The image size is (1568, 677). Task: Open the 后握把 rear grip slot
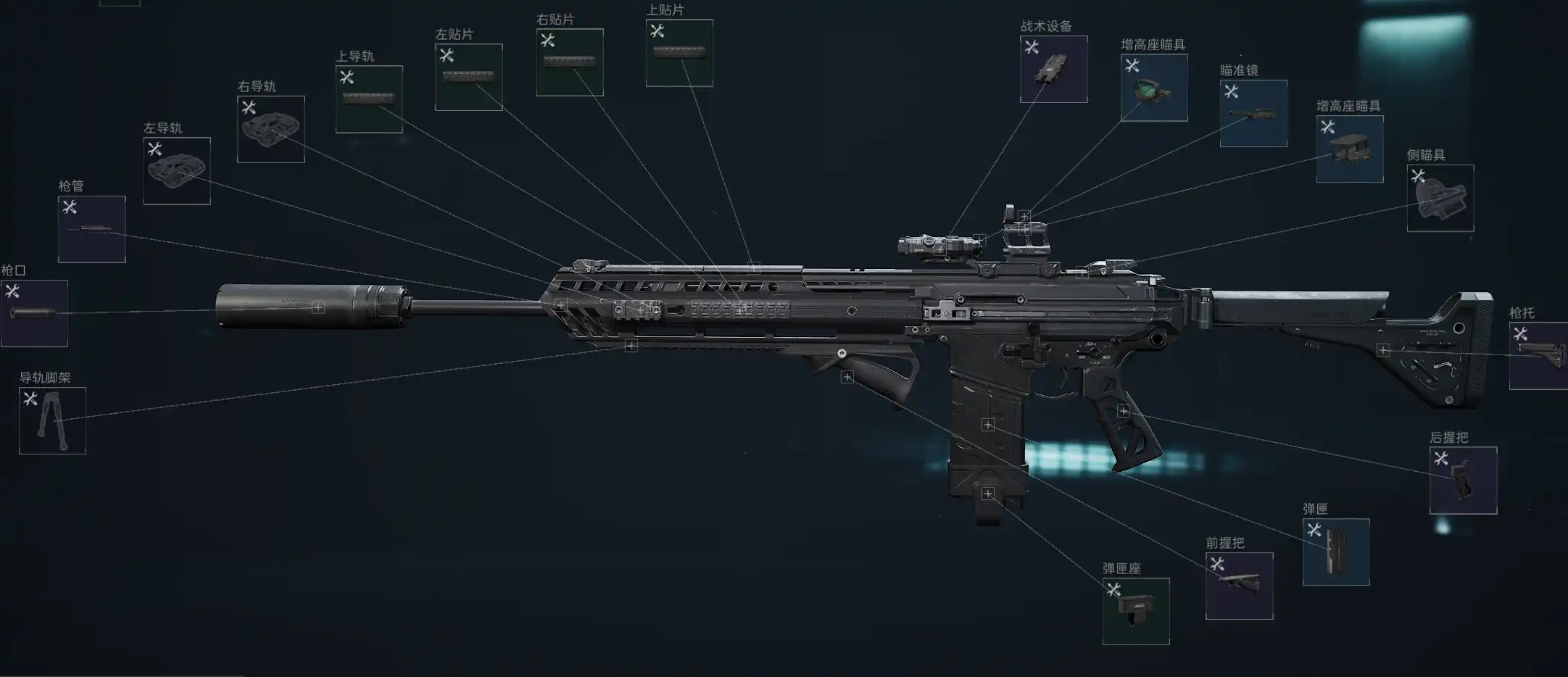(x=1463, y=481)
